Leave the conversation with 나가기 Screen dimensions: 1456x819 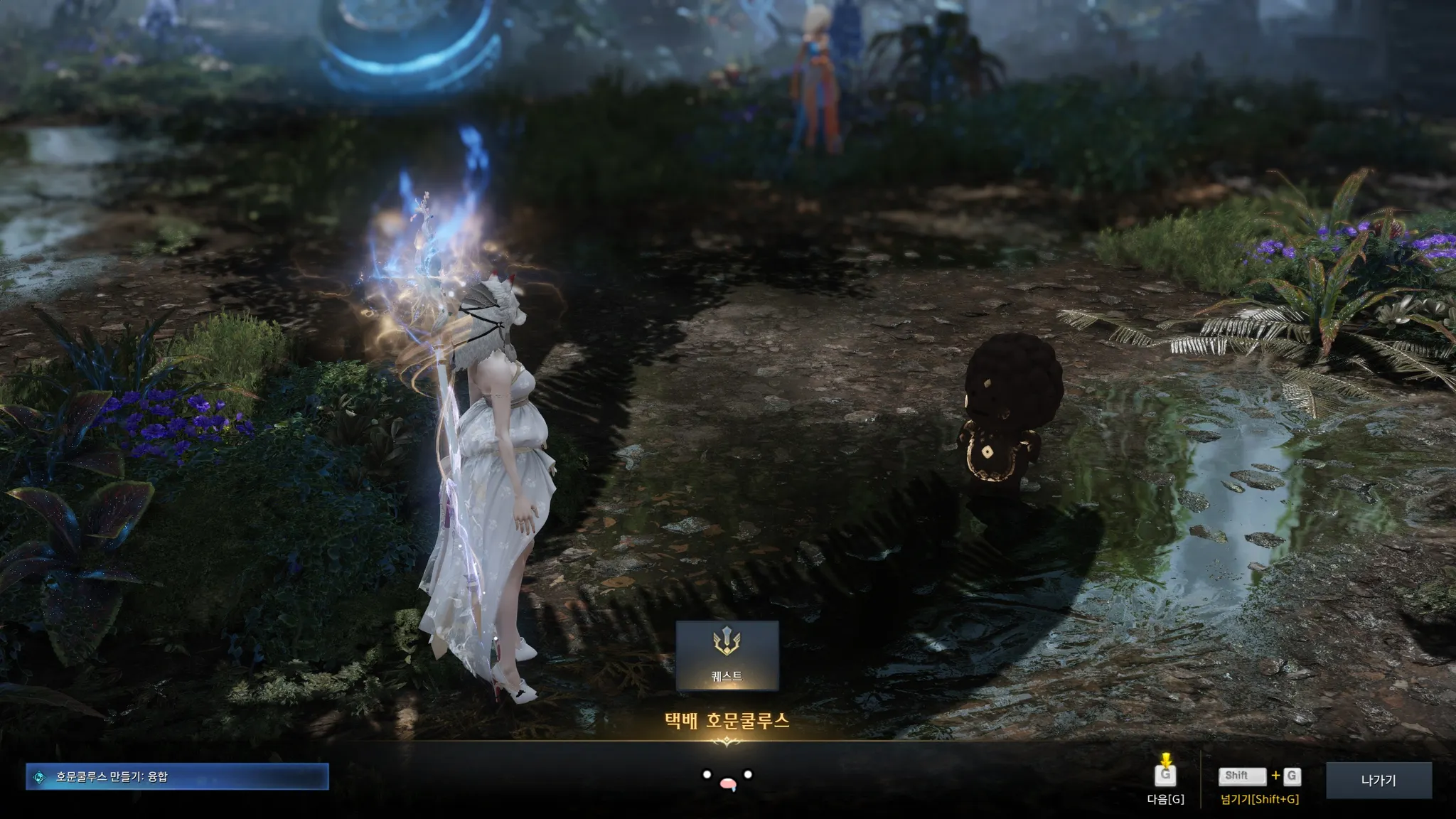(x=1379, y=781)
